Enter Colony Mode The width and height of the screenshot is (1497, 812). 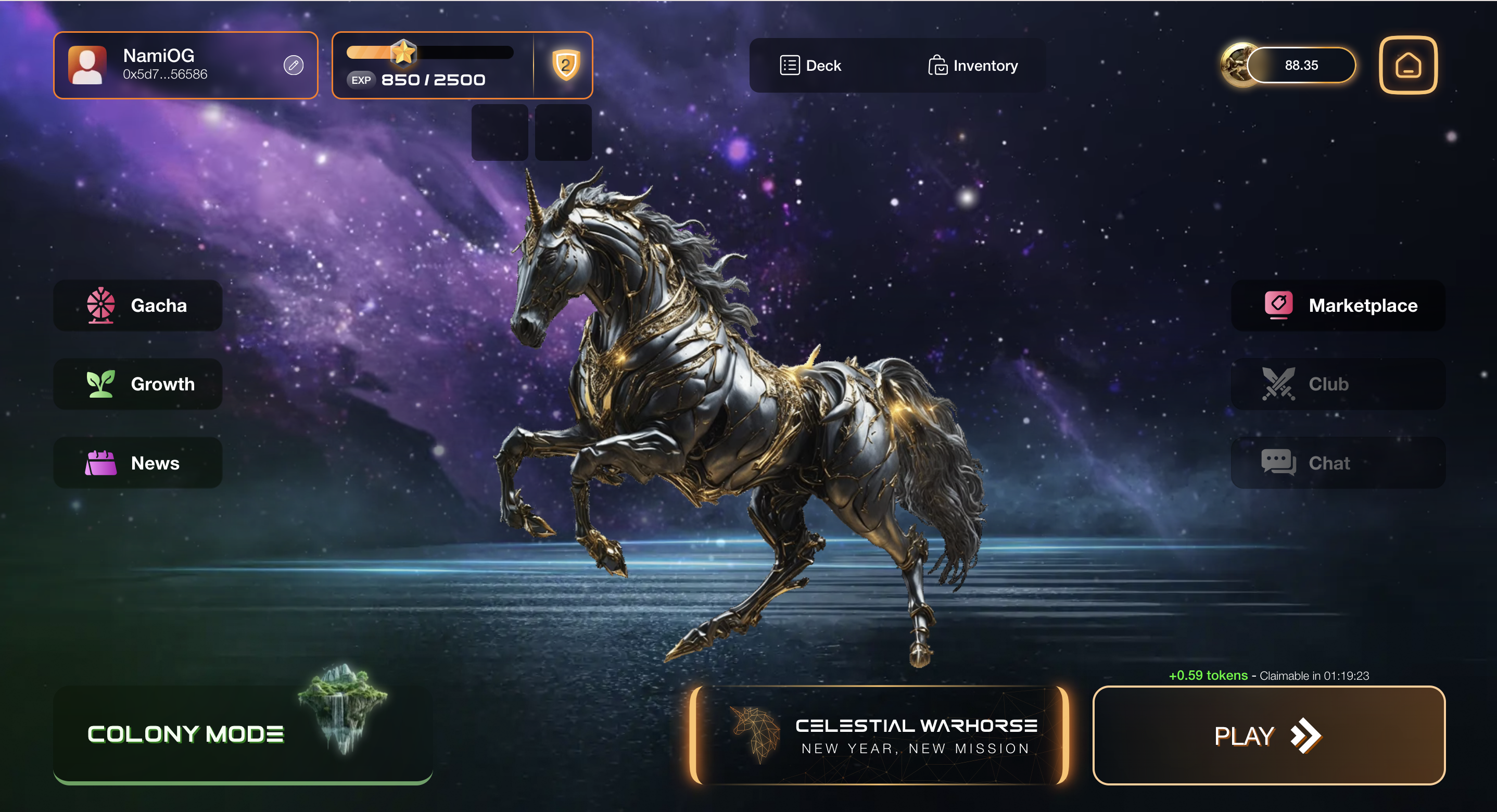pyautogui.click(x=243, y=734)
